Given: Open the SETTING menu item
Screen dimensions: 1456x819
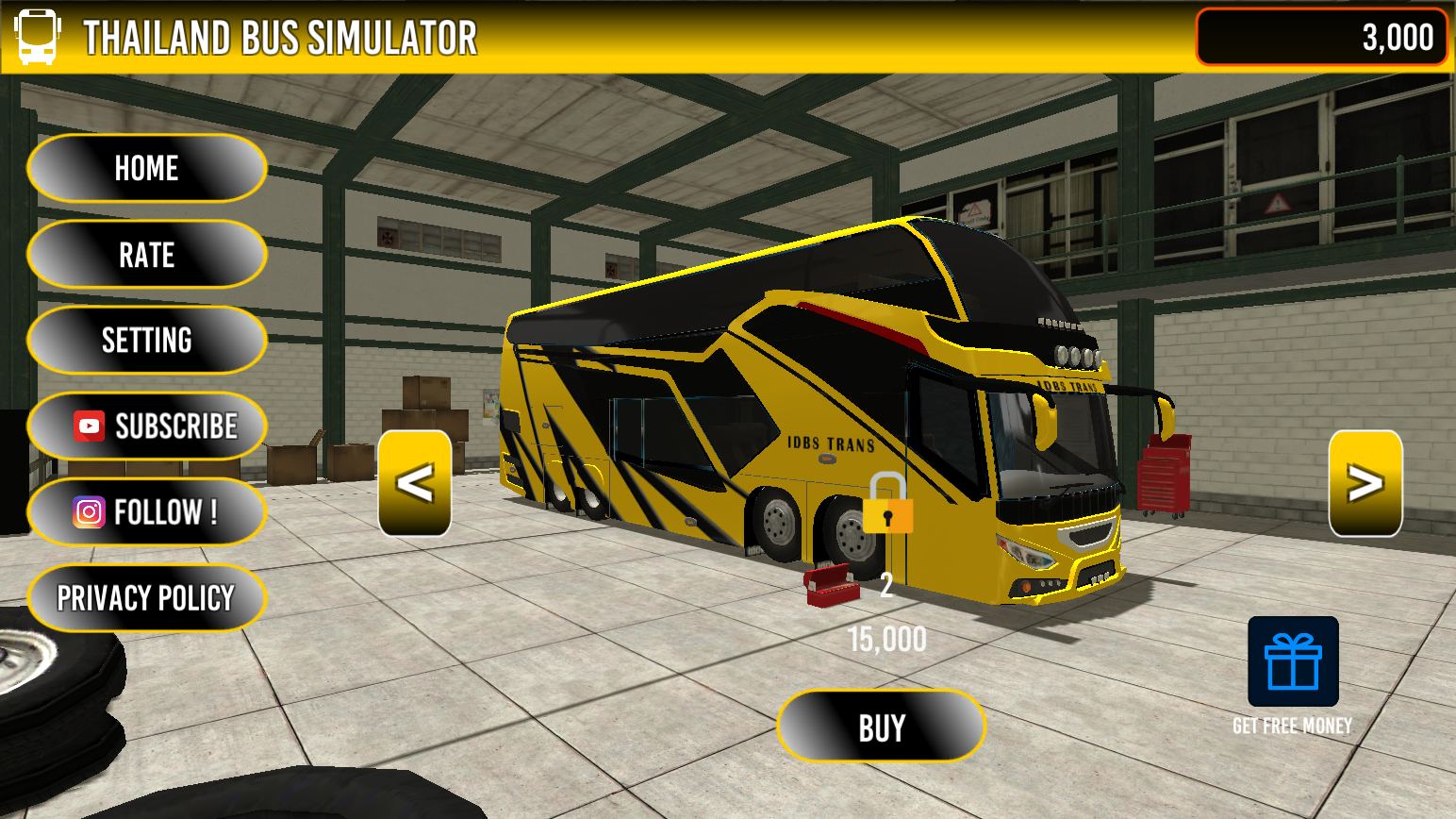Looking at the screenshot, I should [x=146, y=340].
